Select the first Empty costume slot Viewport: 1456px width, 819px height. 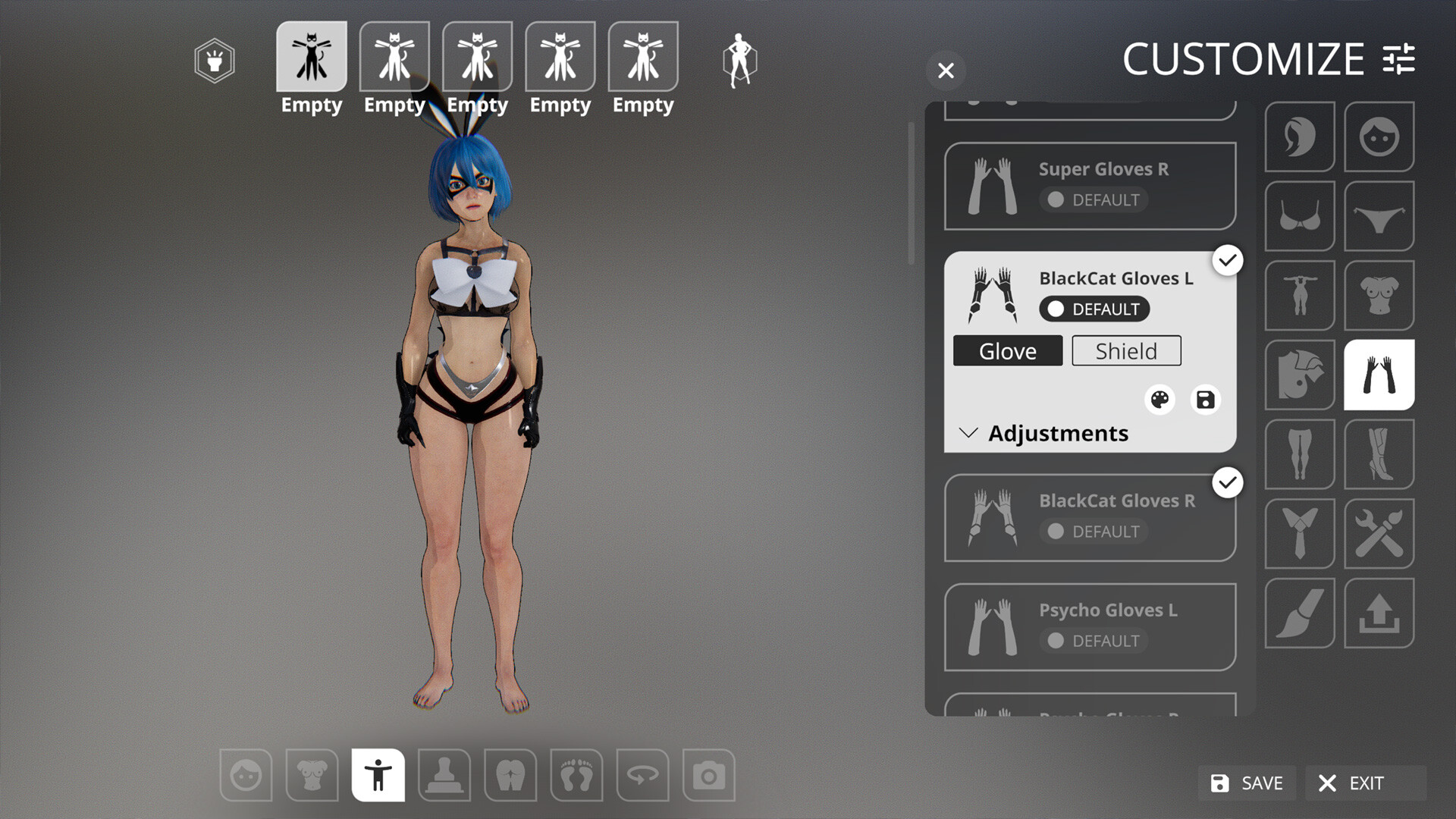[311, 55]
